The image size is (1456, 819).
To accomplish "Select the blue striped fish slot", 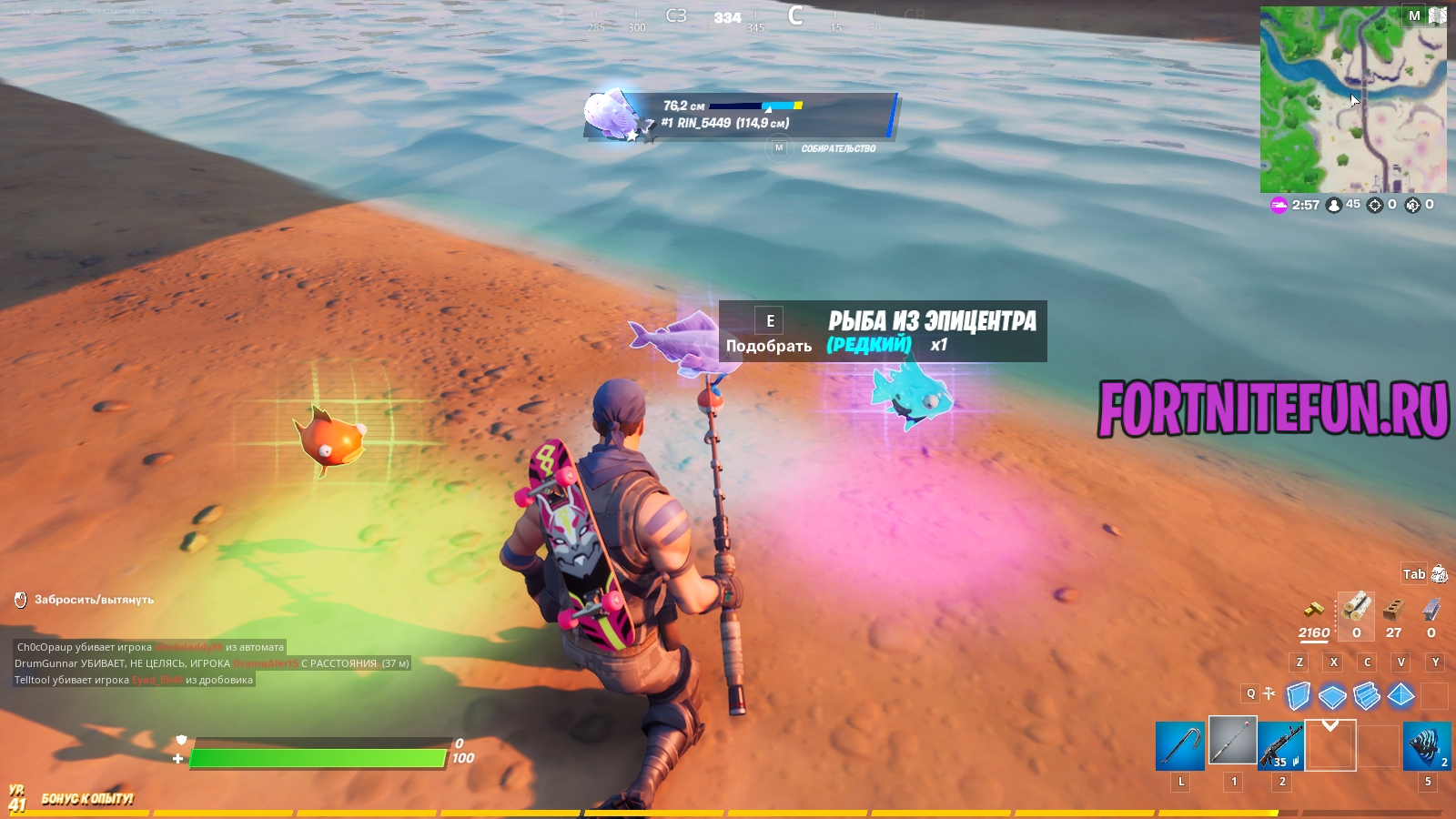I will tap(1426, 746).
